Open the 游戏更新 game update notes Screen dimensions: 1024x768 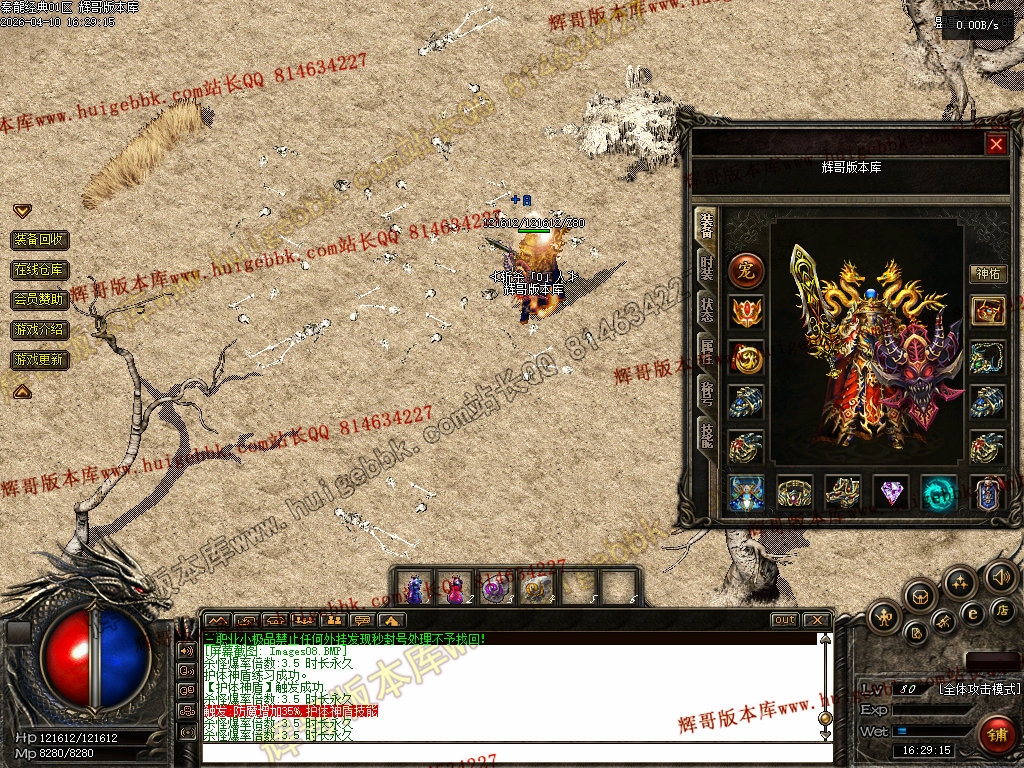[40, 359]
